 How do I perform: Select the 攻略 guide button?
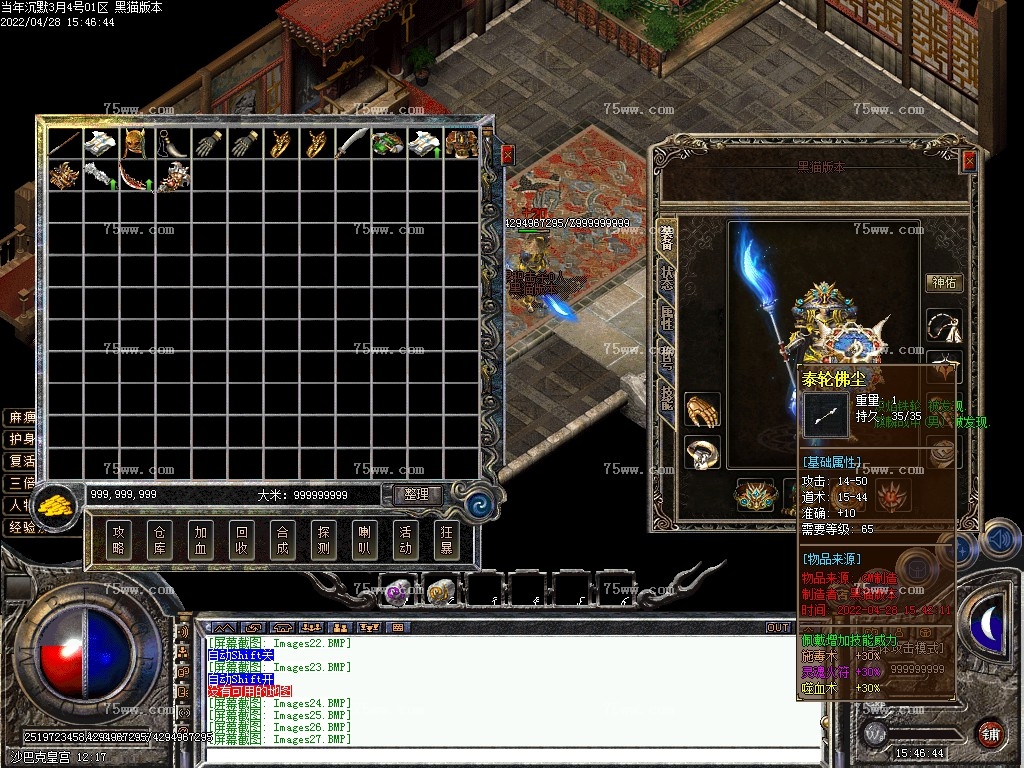(x=119, y=541)
